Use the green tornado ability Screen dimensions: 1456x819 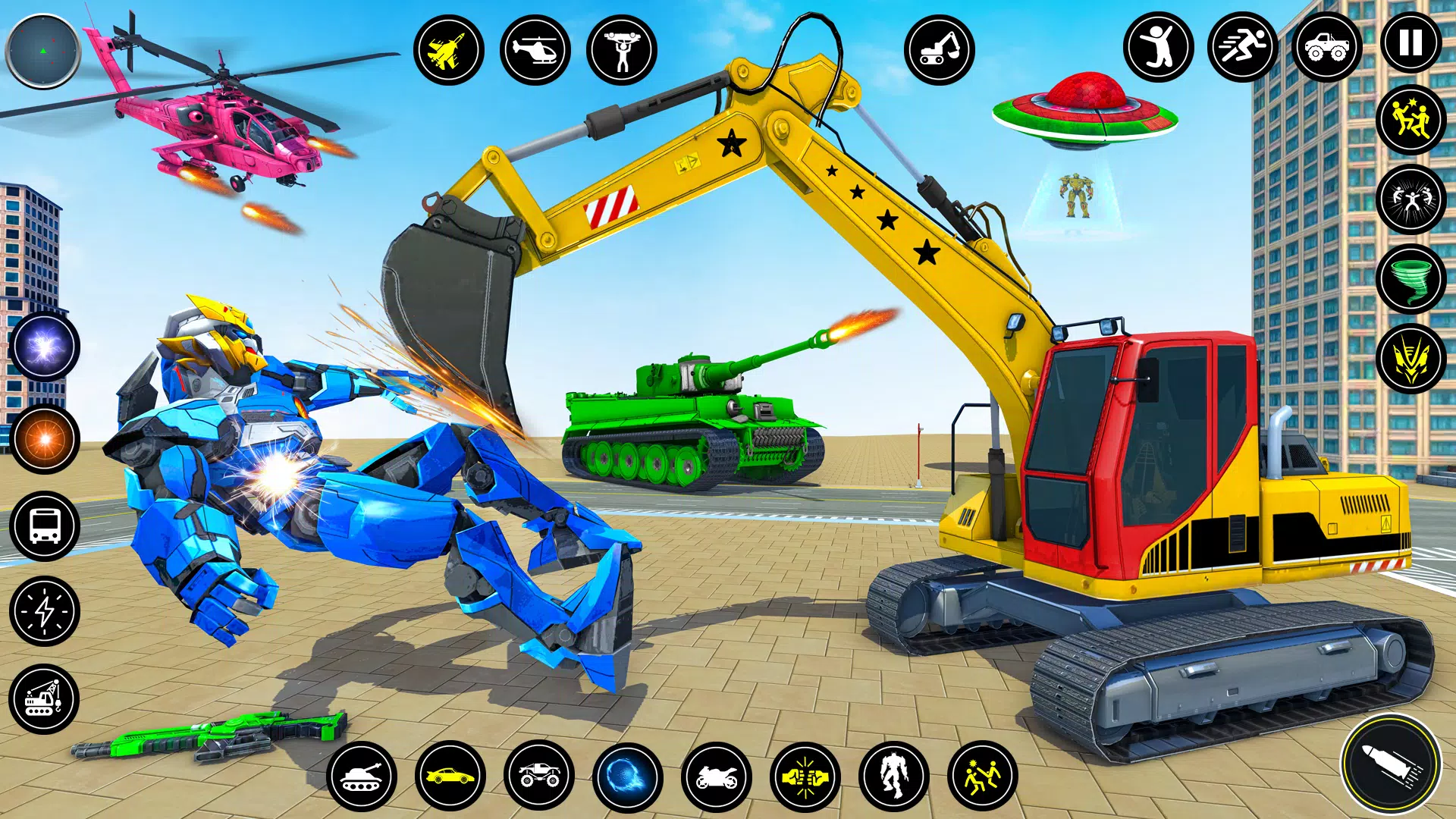[x=1410, y=278]
